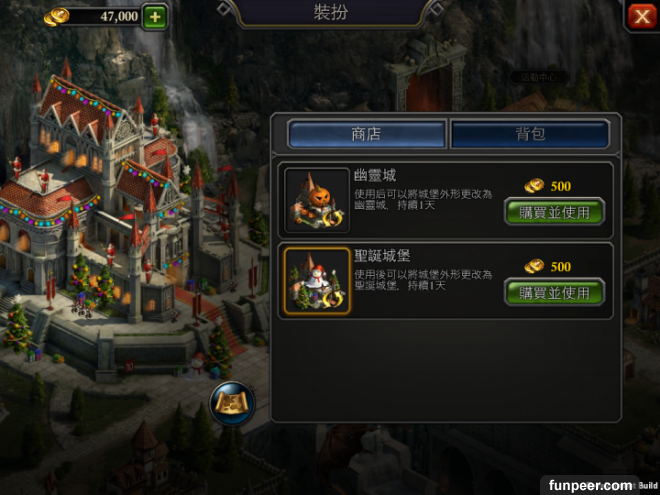Add more gold with the green plus button

(x=155, y=16)
